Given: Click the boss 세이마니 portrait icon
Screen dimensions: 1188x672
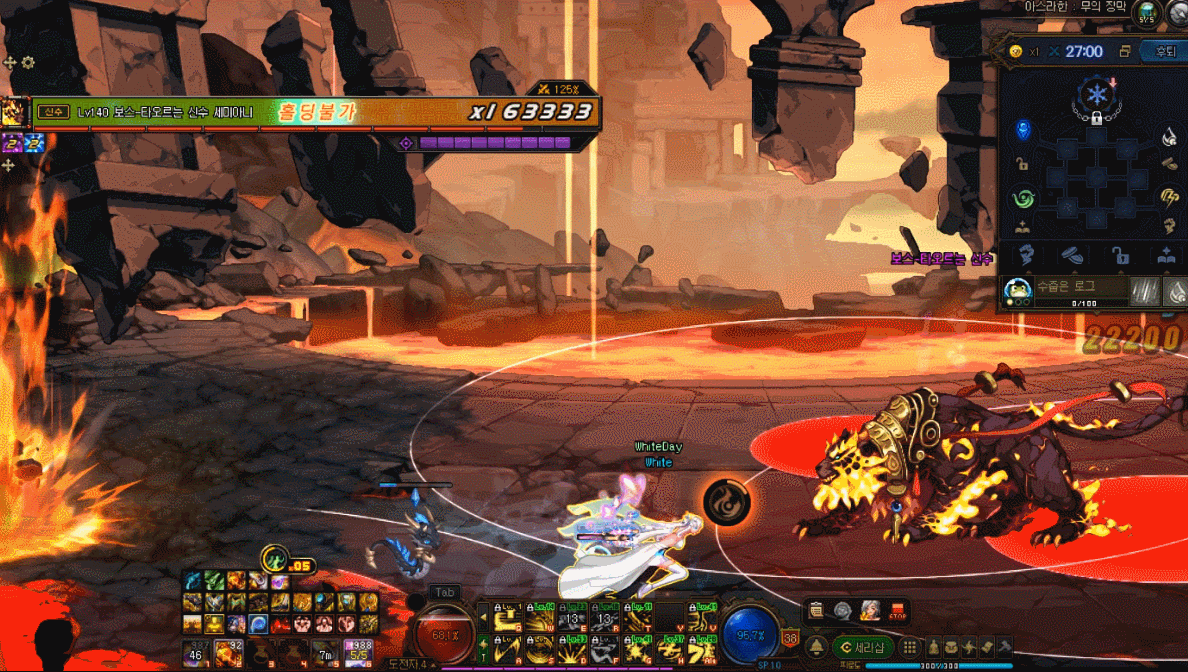Looking at the screenshot, I should click(14, 112).
